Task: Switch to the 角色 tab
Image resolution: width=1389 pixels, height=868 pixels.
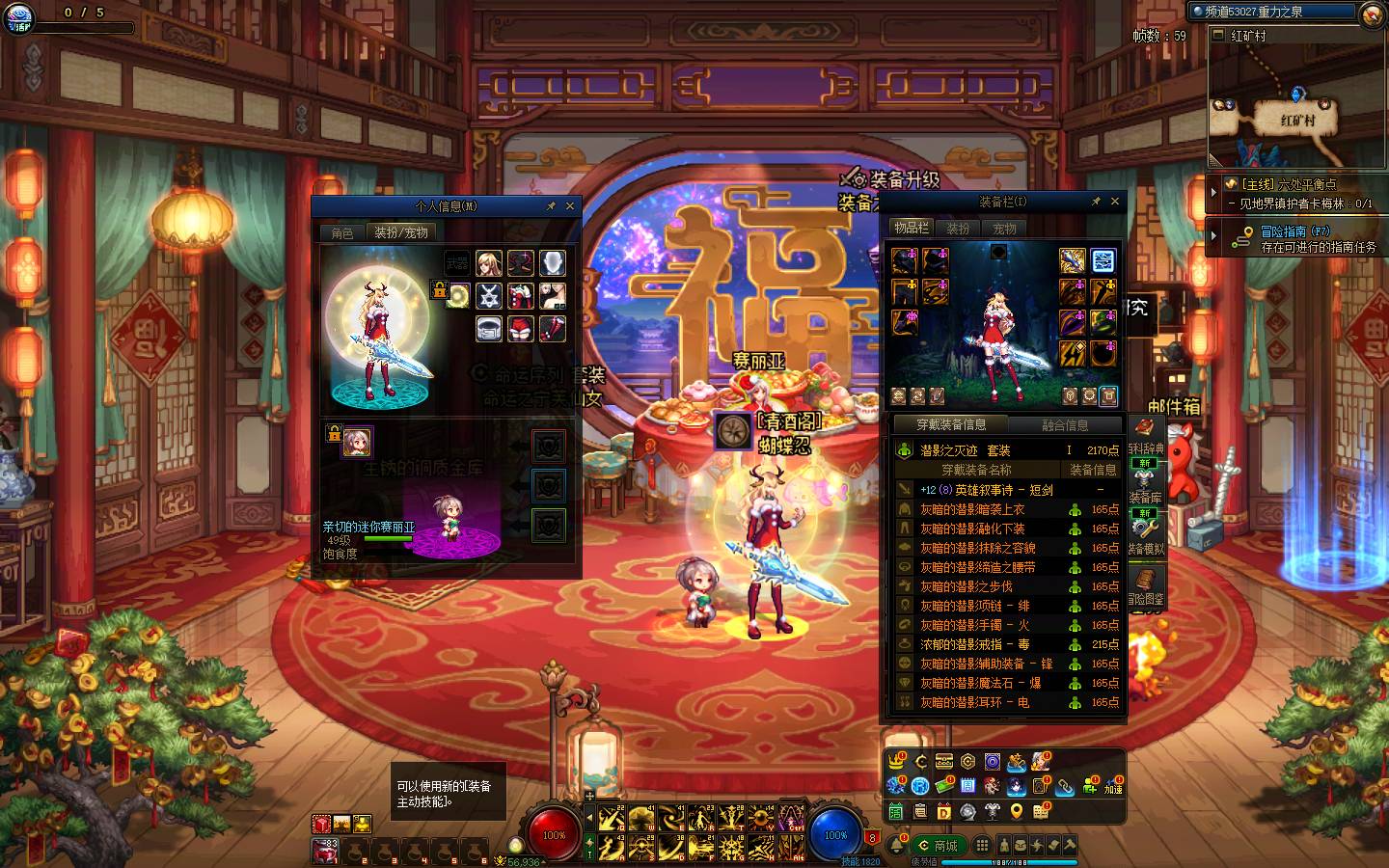Action: tap(342, 232)
